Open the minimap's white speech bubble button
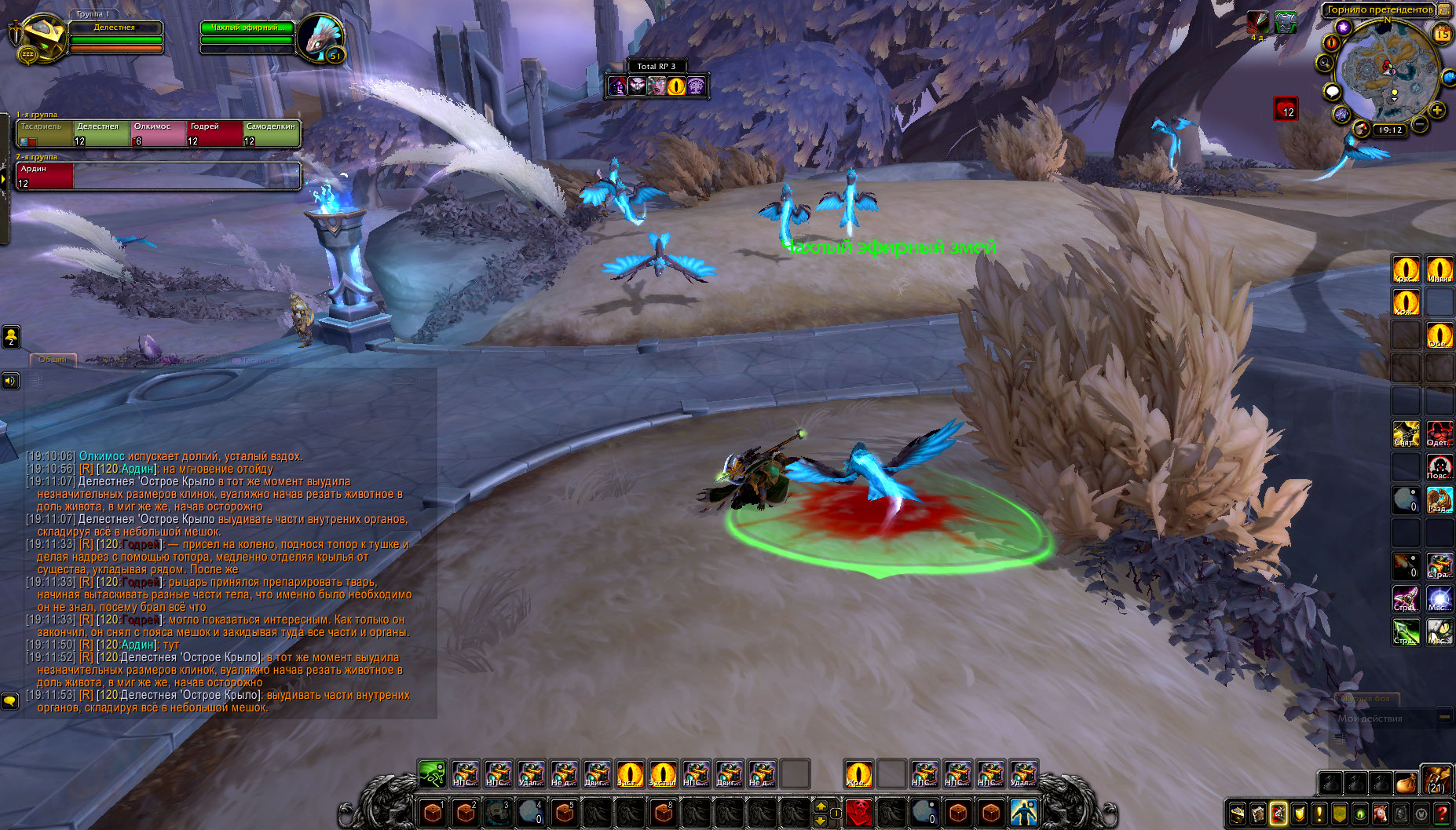1456x830 pixels. (x=1332, y=92)
